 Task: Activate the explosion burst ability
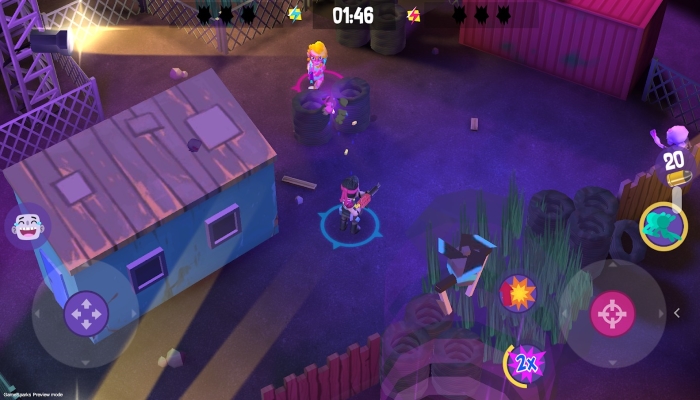click(x=518, y=293)
